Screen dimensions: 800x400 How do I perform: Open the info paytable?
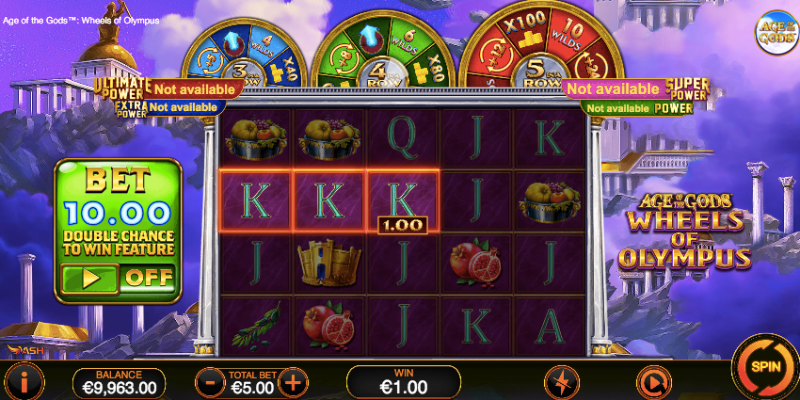click(23, 382)
